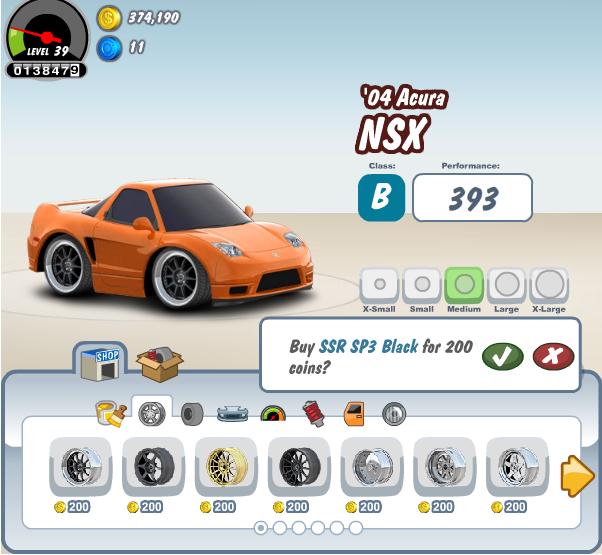Switch to the cardboard box inventory tab
This screenshot has width=602, height=555.
(x=159, y=363)
